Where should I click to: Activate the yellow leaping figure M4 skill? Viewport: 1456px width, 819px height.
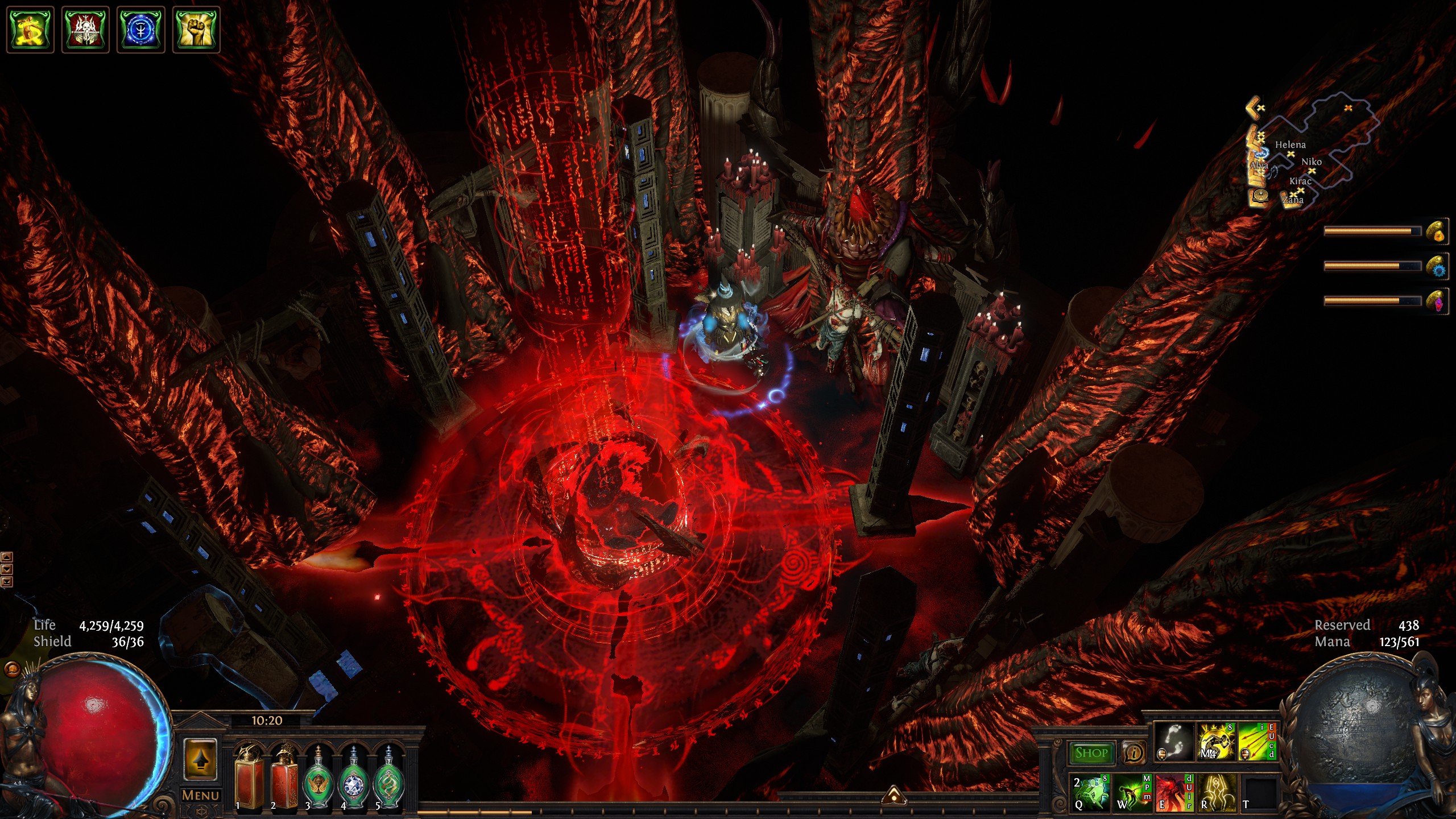coord(1215,742)
